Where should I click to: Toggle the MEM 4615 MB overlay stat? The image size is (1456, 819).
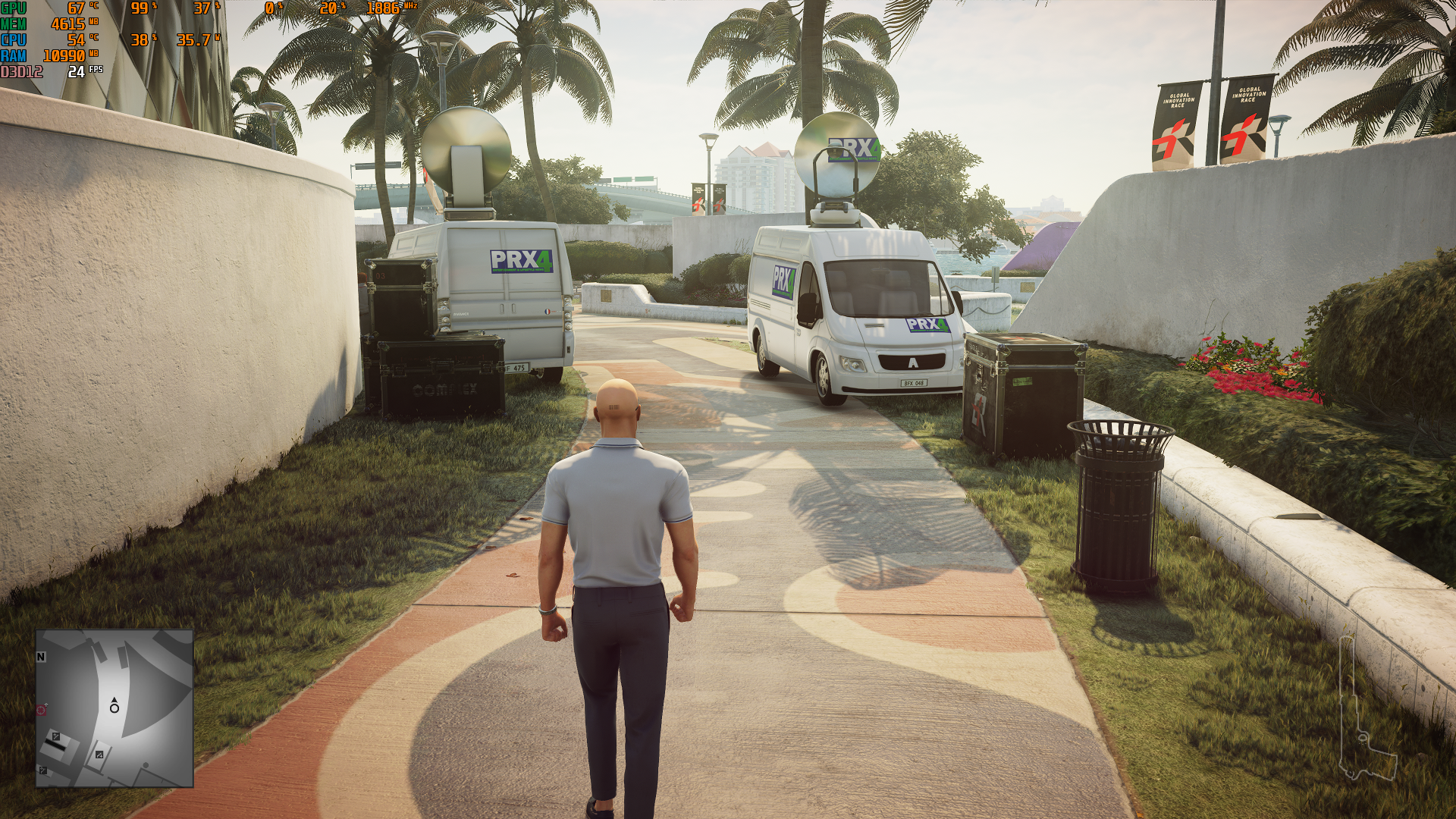point(68,23)
